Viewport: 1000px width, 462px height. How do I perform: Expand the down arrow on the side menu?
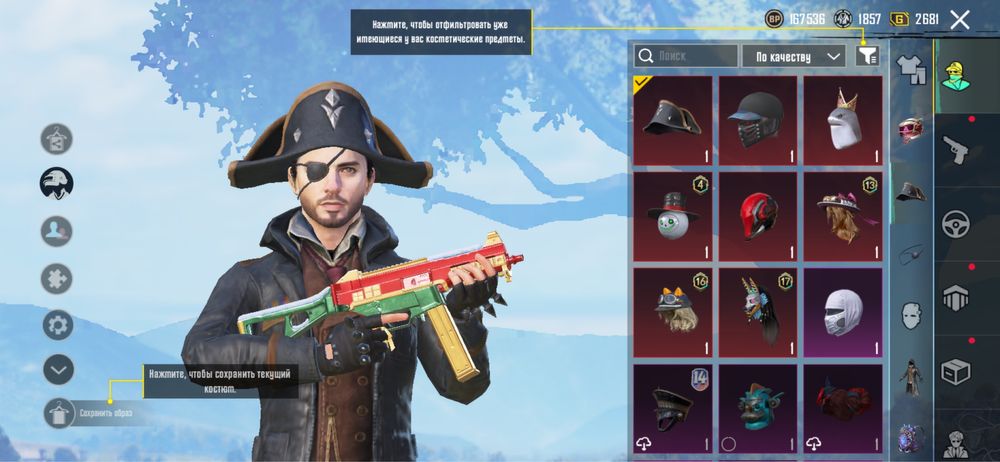coord(58,369)
